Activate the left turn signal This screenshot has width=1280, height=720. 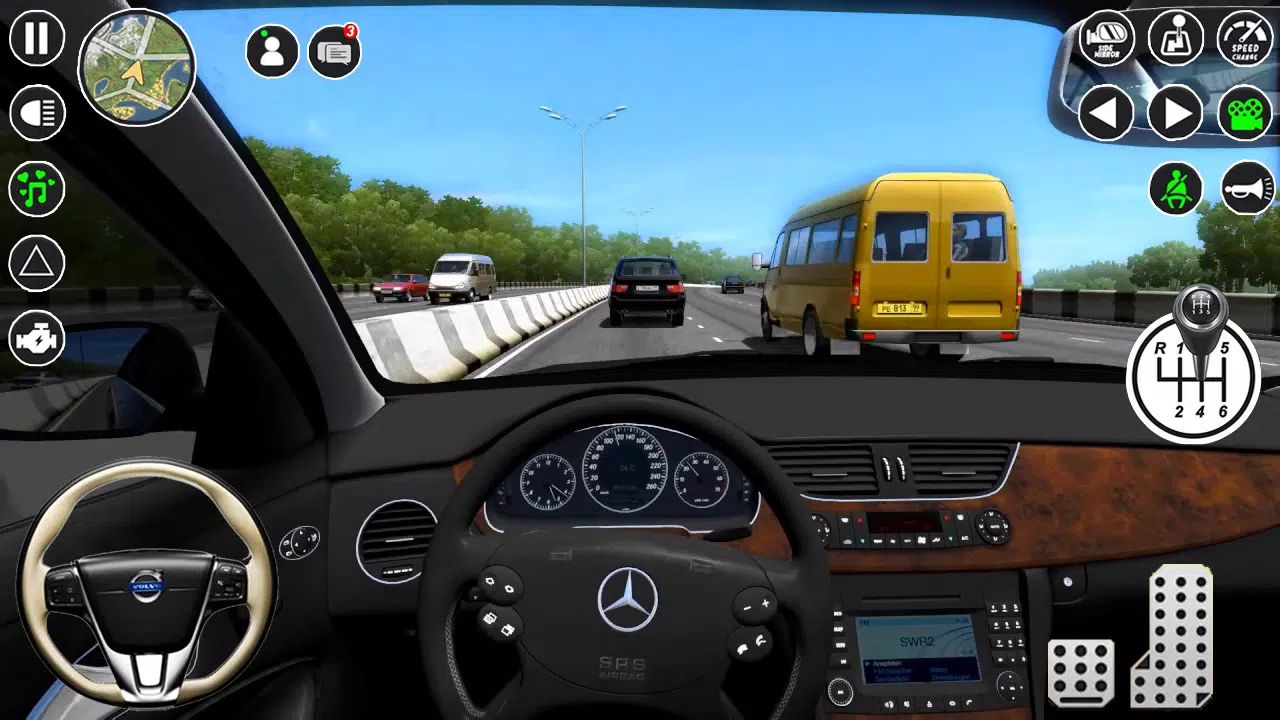[x=1106, y=112]
